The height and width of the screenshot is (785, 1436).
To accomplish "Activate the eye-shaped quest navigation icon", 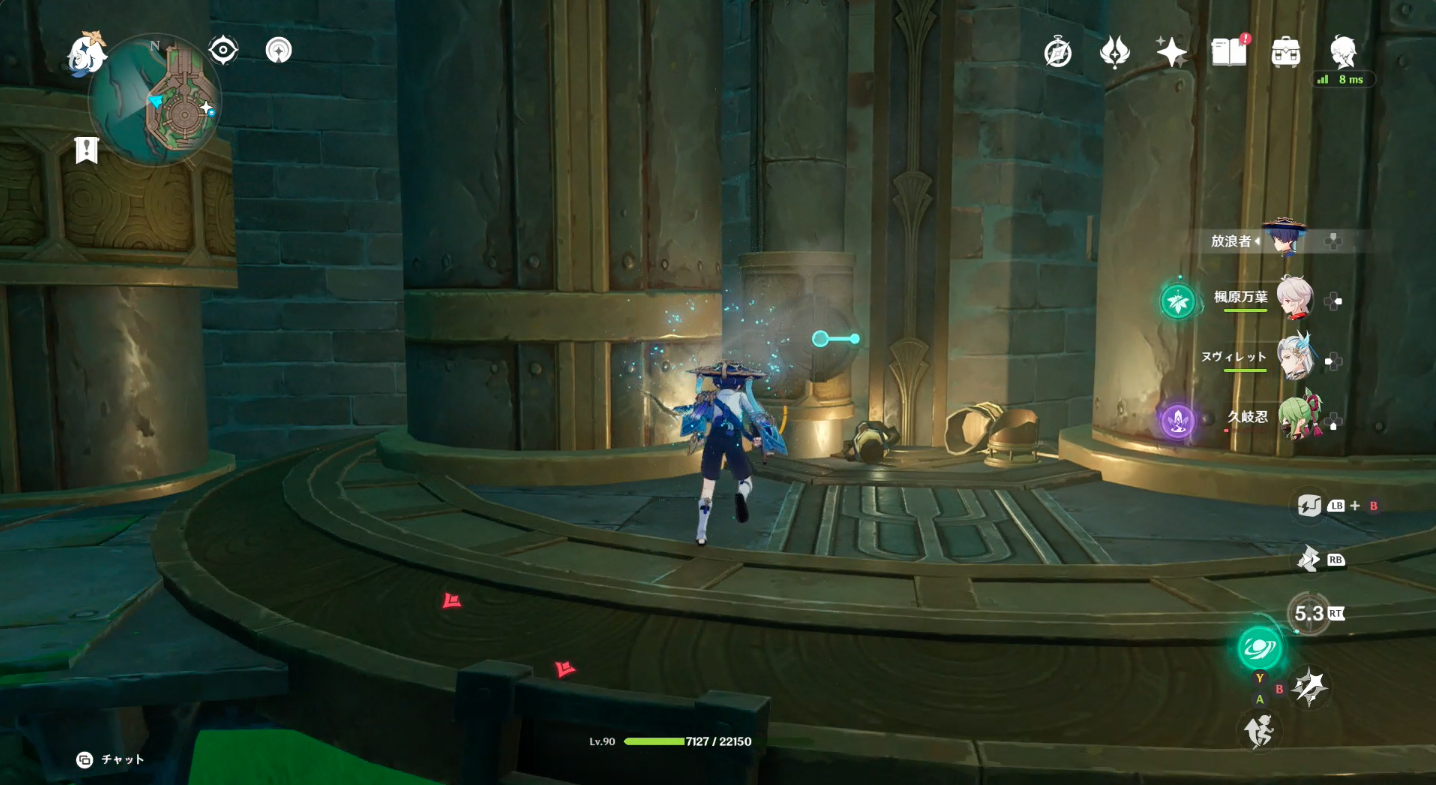I will [222, 50].
